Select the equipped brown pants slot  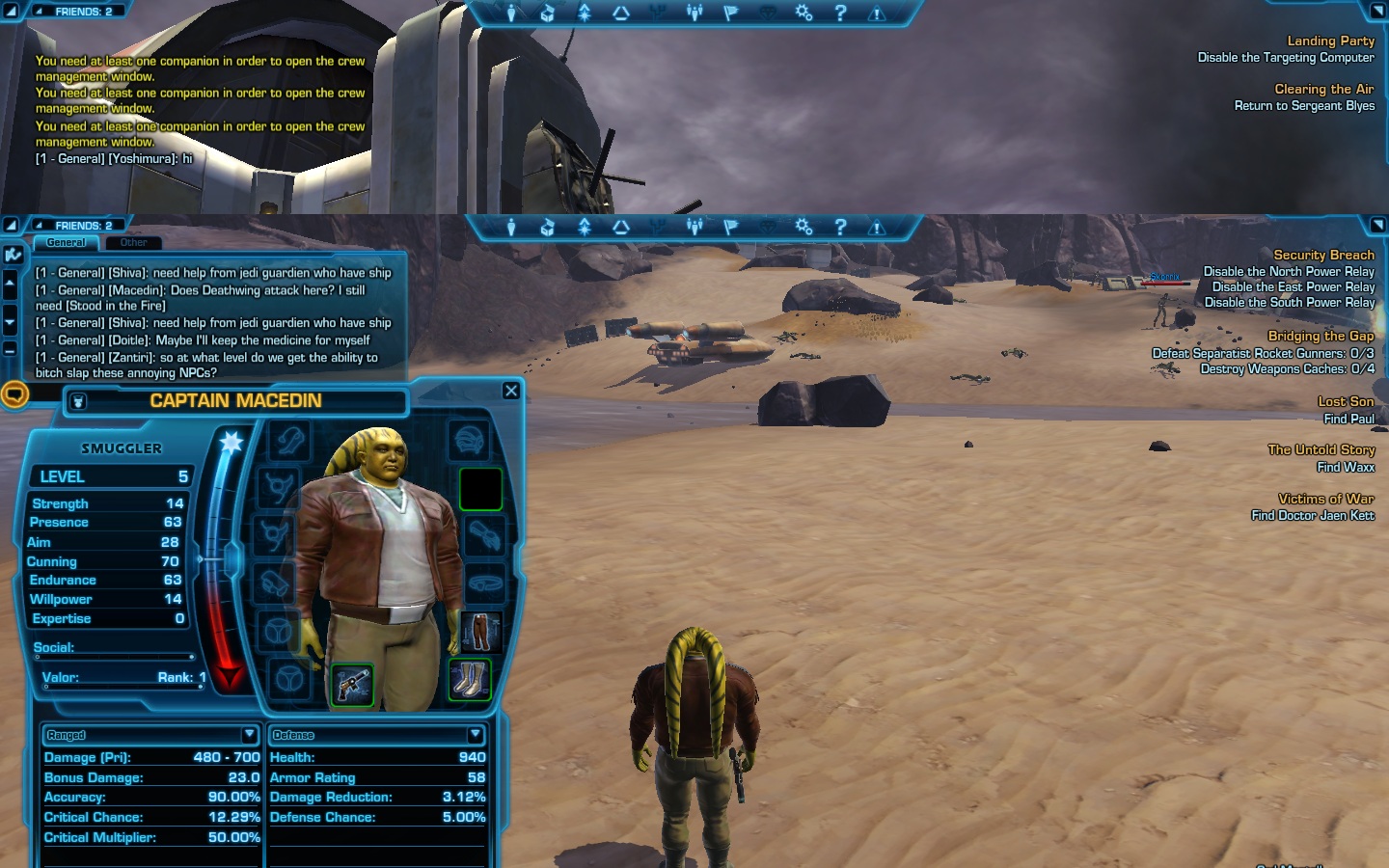(x=480, y=632)
